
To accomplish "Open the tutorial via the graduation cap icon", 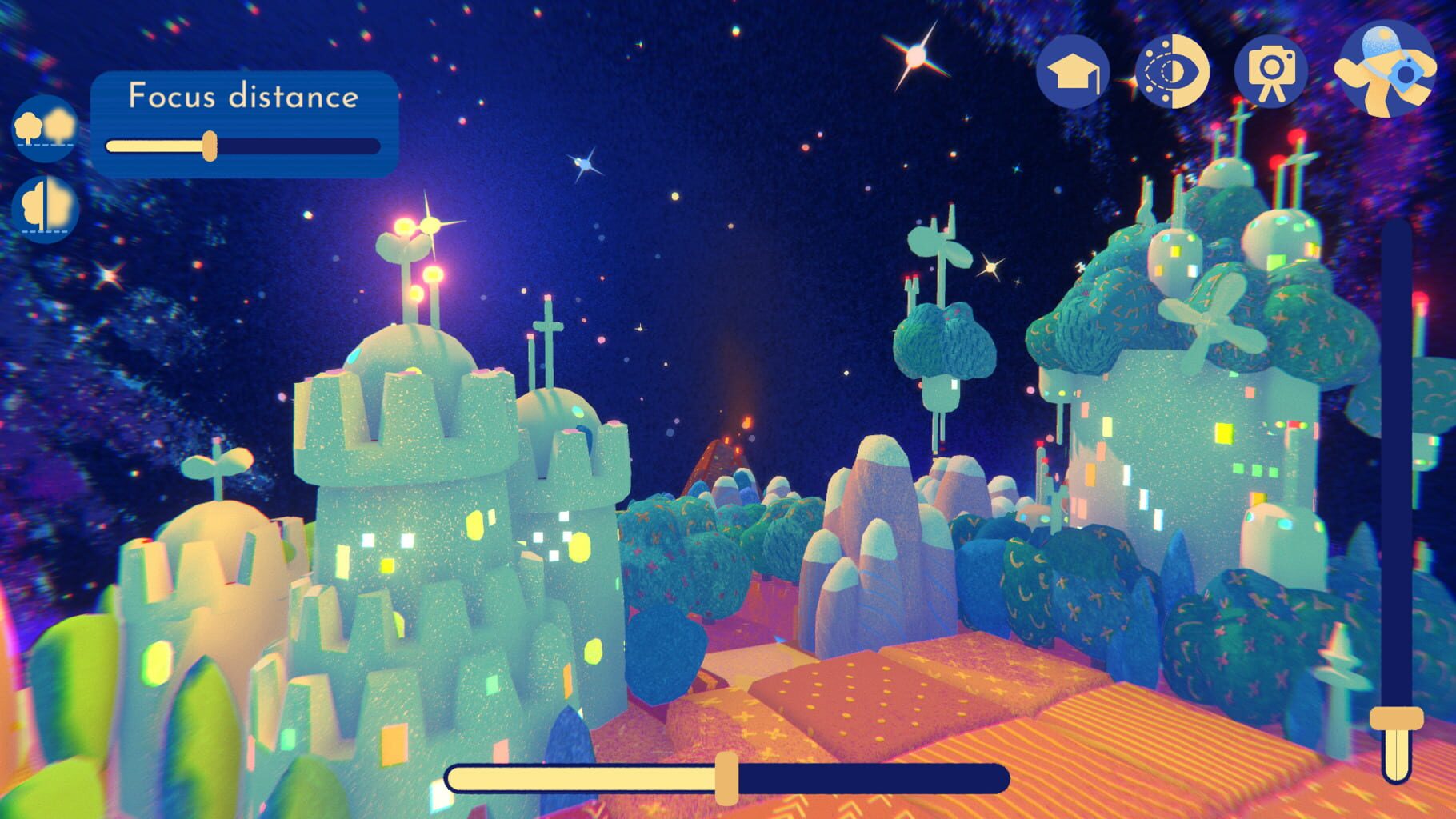I will [1076, 72].
